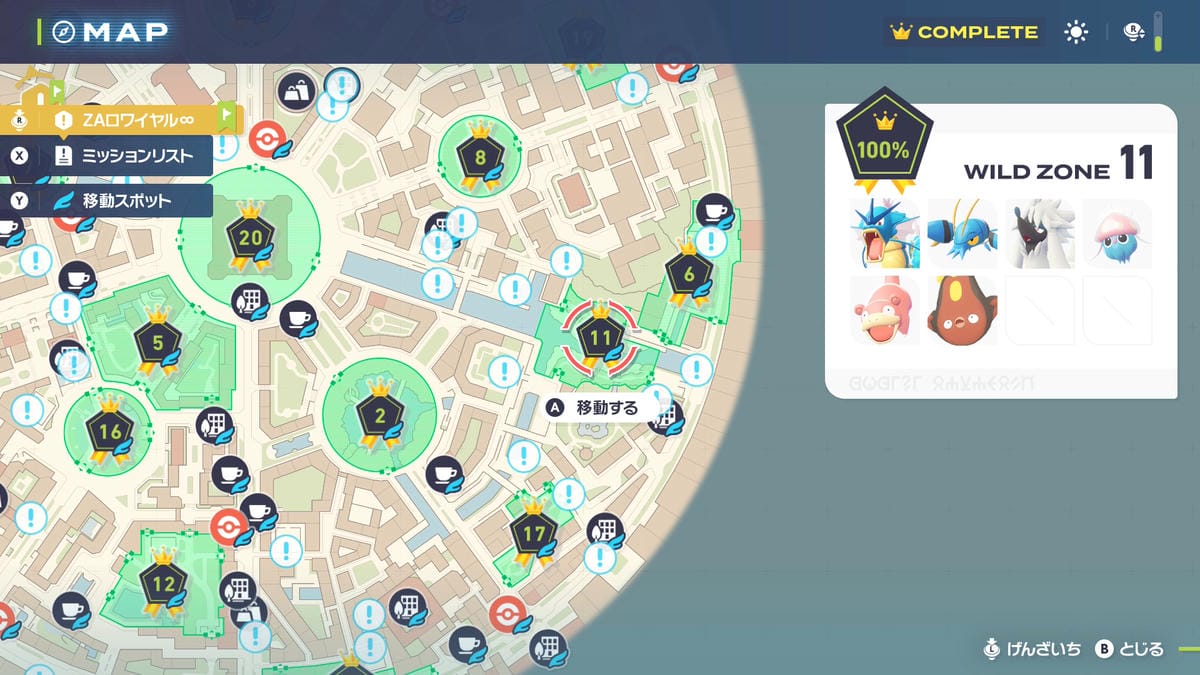The image size is (1200, 675).
Task: Jump to current location with げんざいち
Action: click(x=1032, y=650)
